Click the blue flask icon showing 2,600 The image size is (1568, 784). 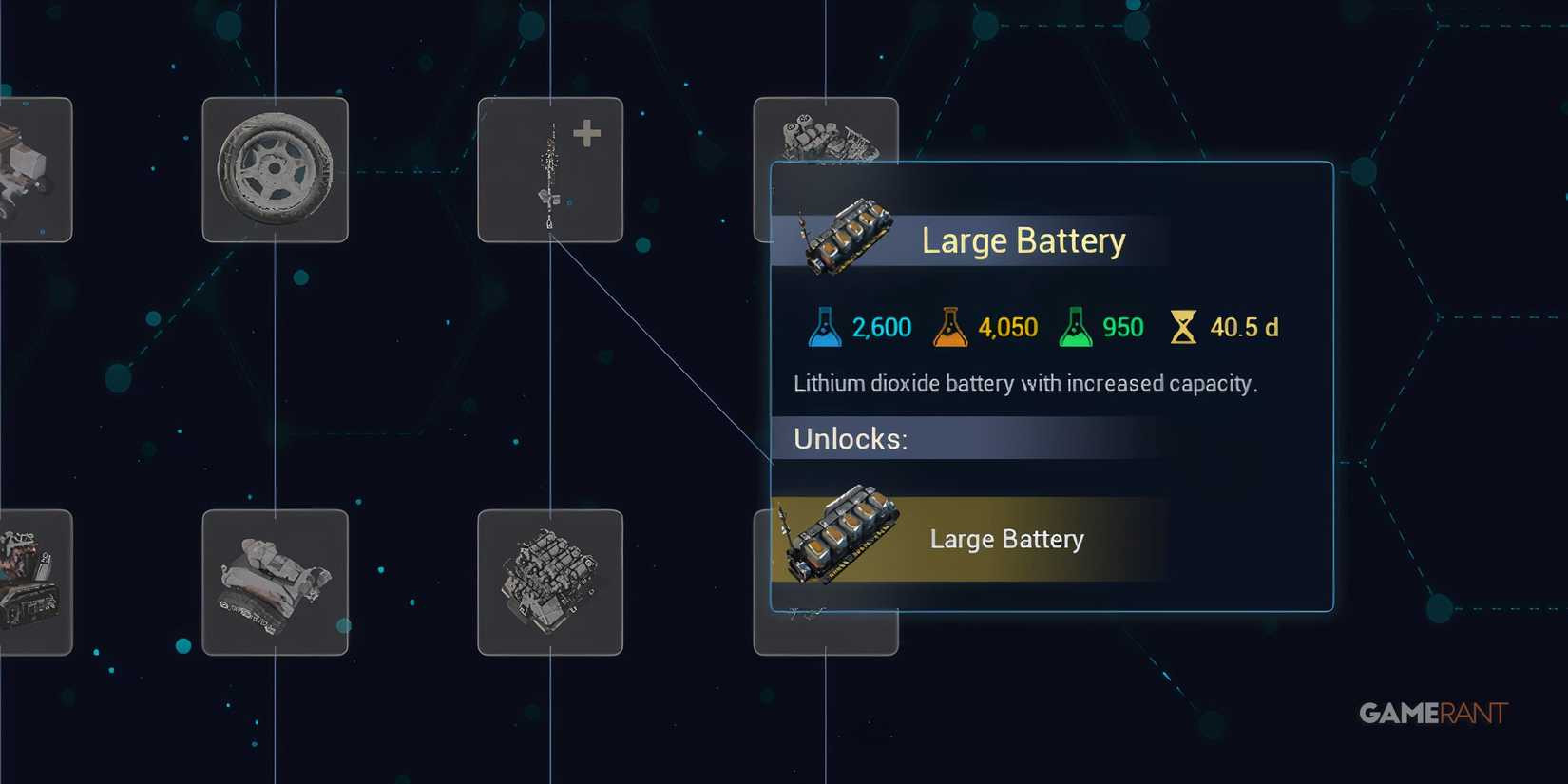pyautogui.click(x=826, y=327)
